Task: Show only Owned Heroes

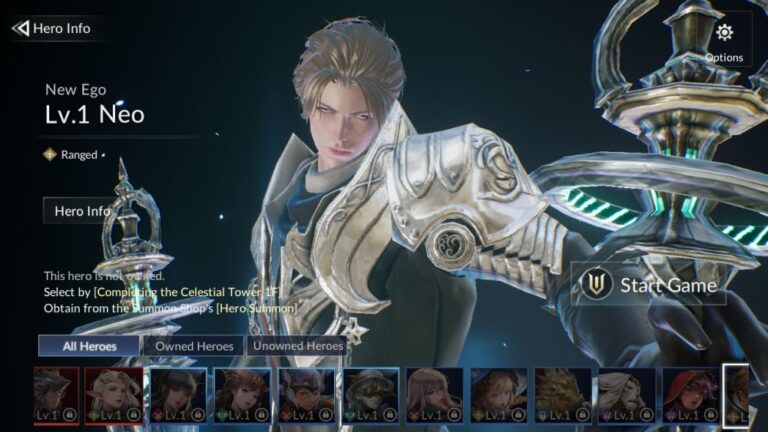Action: pos(194,346)
